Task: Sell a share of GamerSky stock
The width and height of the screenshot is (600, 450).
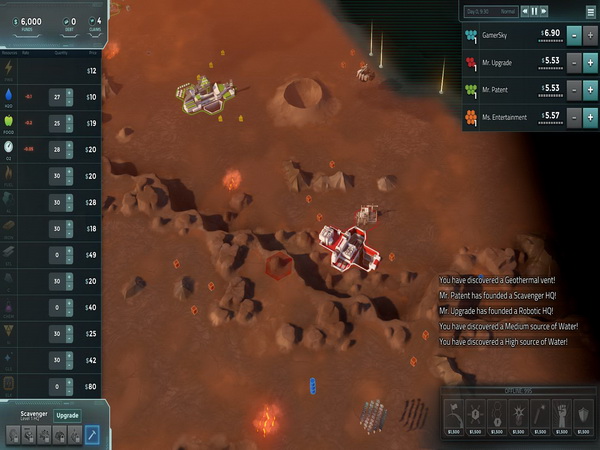Action: click(574, 35)
